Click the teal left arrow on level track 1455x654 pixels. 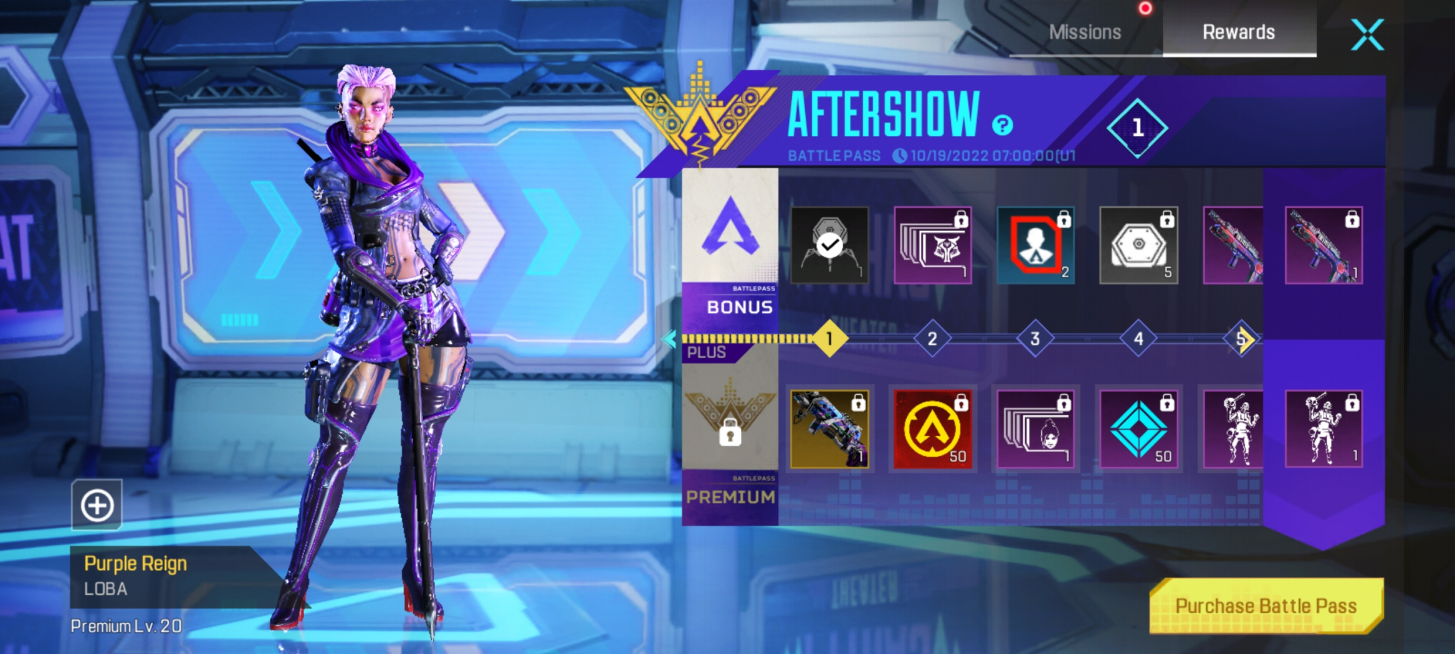tap(670, 339)
